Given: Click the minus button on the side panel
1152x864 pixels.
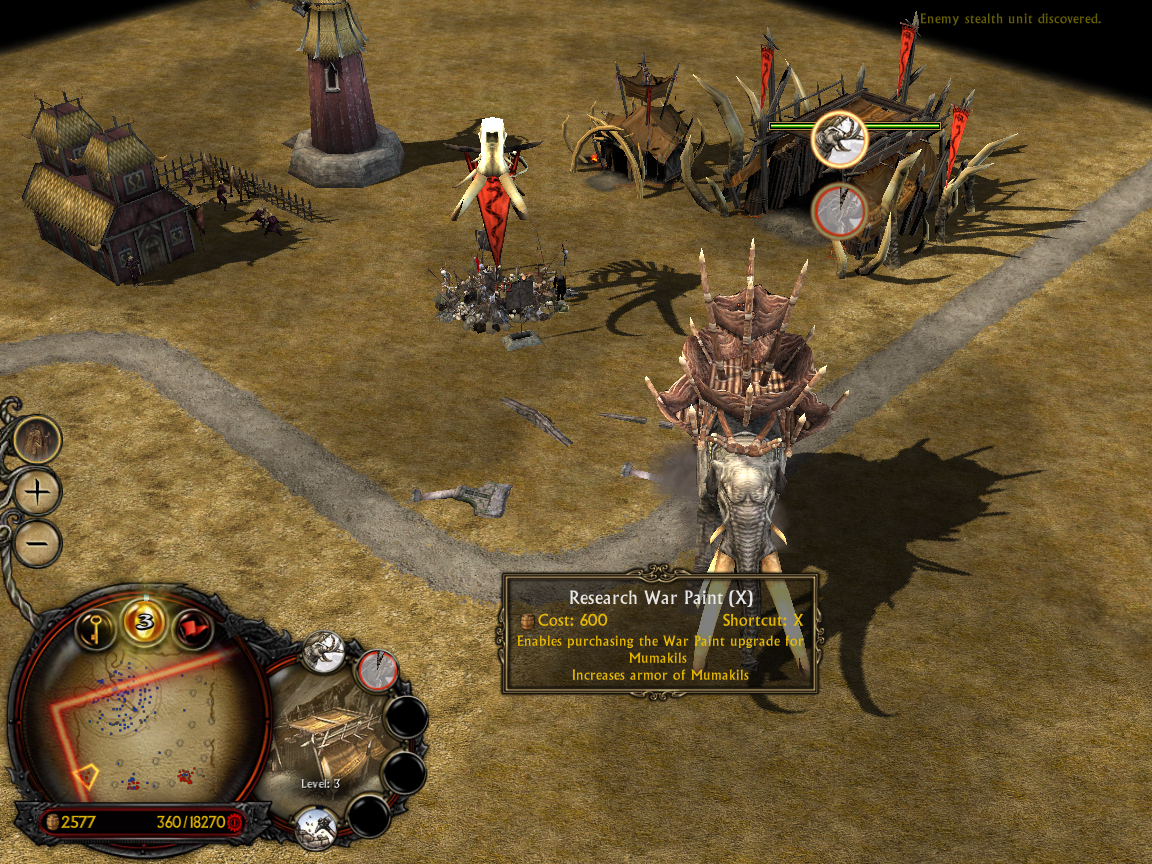Looking at the screenshot, I should click(38, 543).
